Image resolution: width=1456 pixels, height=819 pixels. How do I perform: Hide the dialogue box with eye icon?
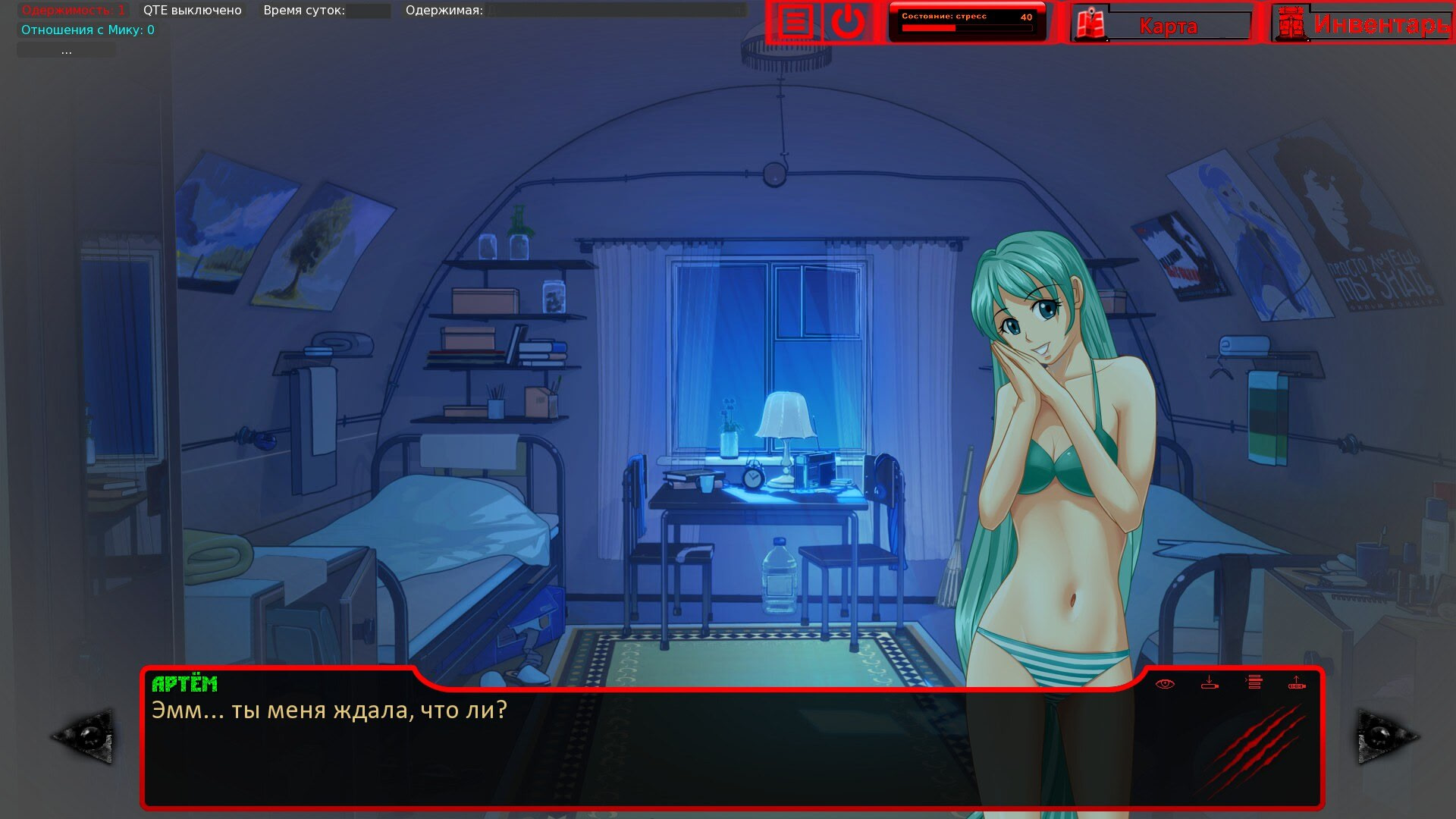1165,684
